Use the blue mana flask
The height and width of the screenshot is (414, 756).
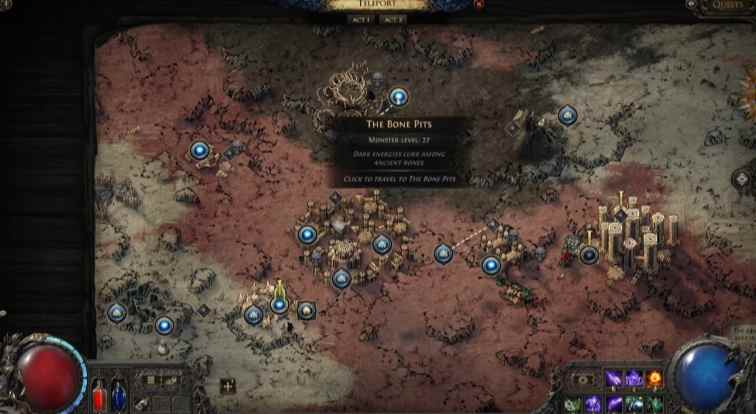click(118, 395)
